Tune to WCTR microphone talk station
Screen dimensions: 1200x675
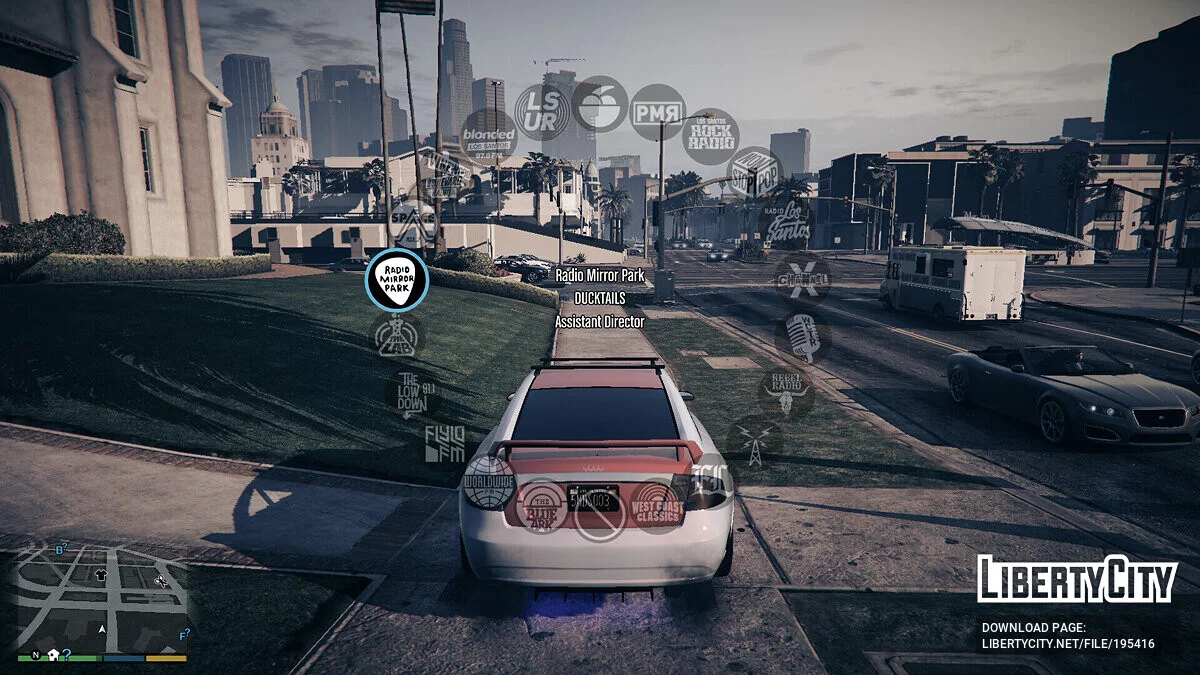click(803, 337)
